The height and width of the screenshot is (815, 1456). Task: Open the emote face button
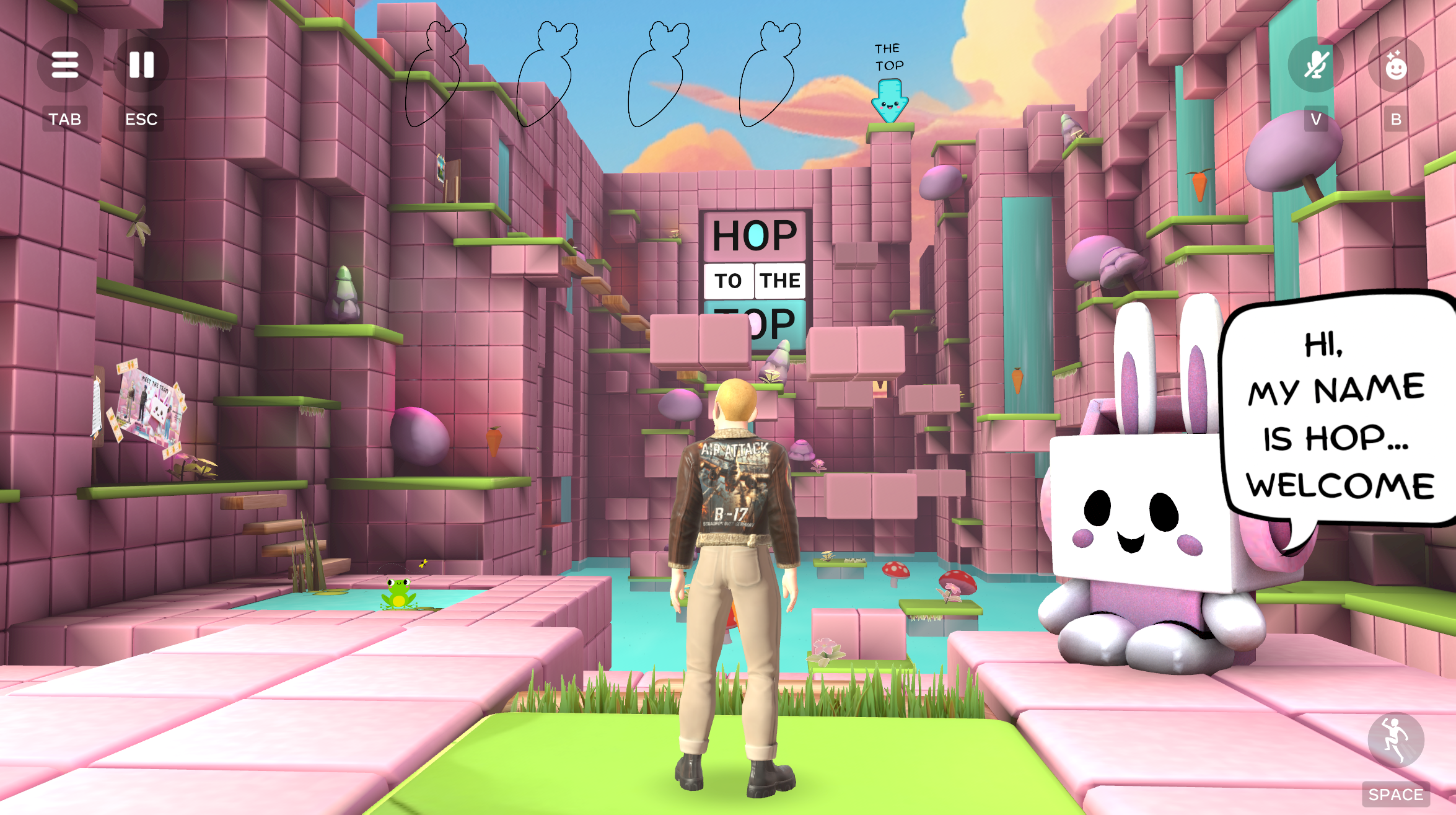(1395, 64)
